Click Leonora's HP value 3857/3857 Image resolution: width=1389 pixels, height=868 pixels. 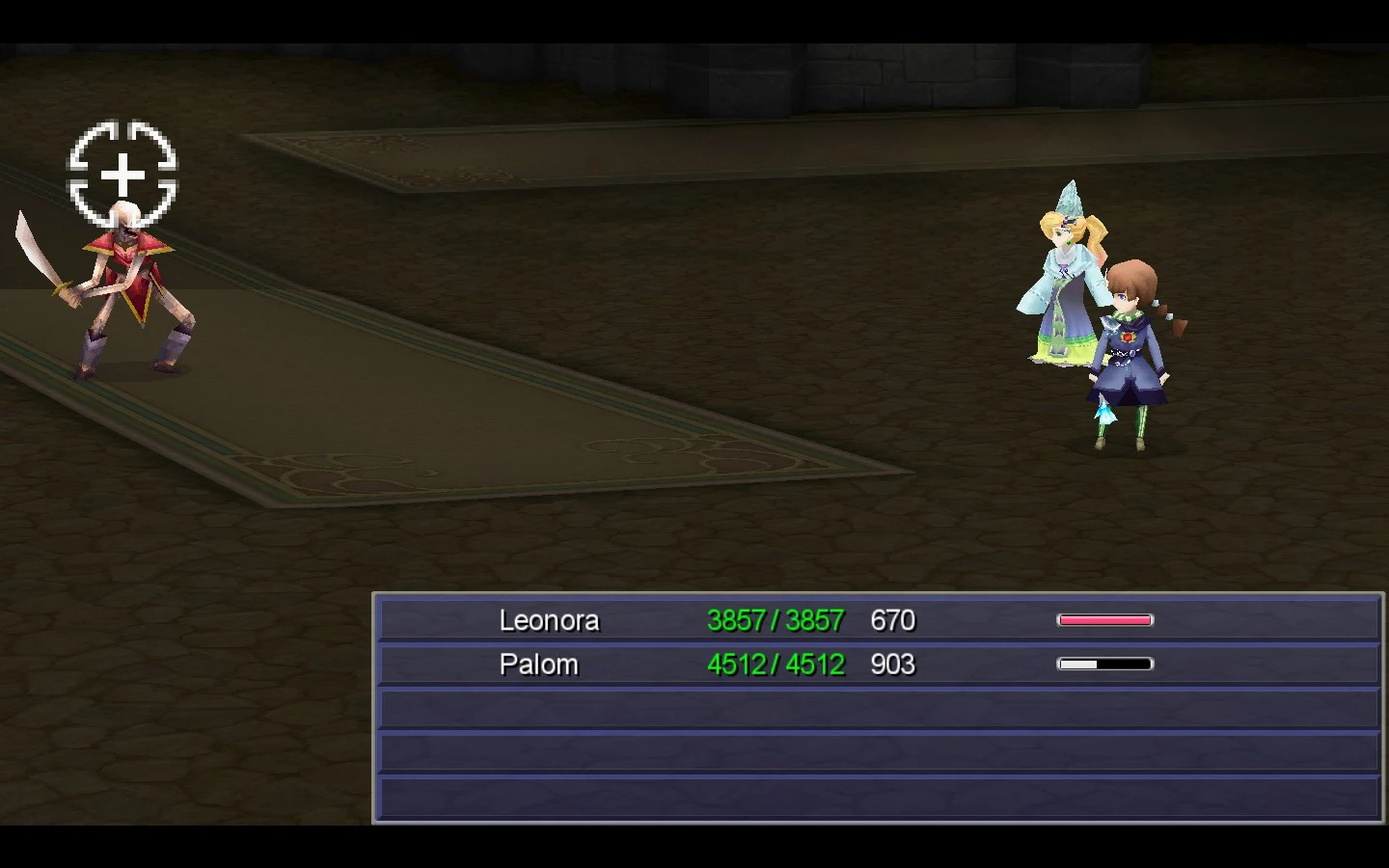click(x=777, y=621)
